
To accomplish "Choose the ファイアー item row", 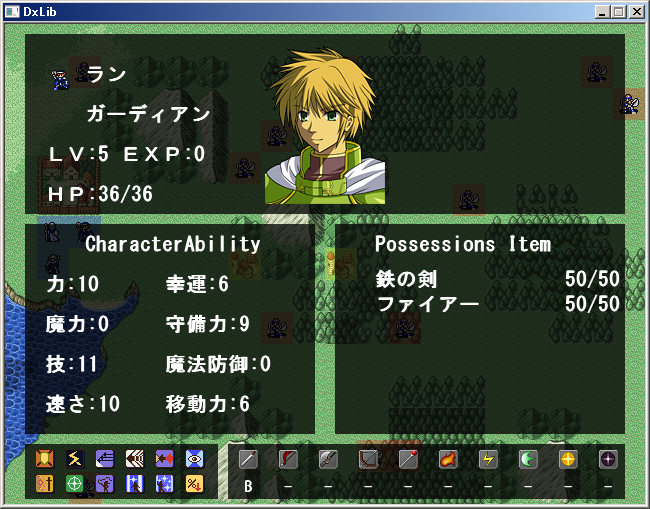I will pos(497,303).
